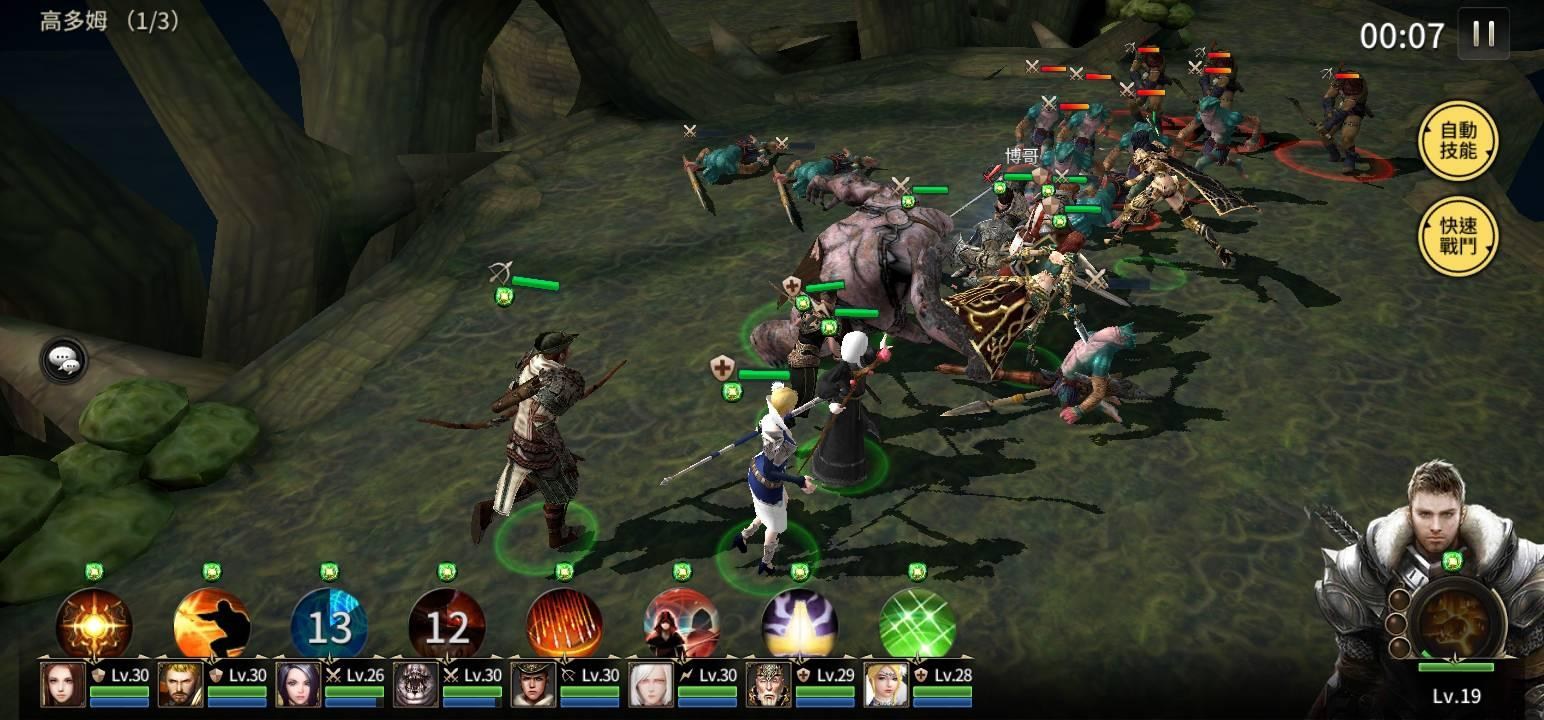Use the flying kick silhouette skill
Screen dimensions: 1544x720
211,624
